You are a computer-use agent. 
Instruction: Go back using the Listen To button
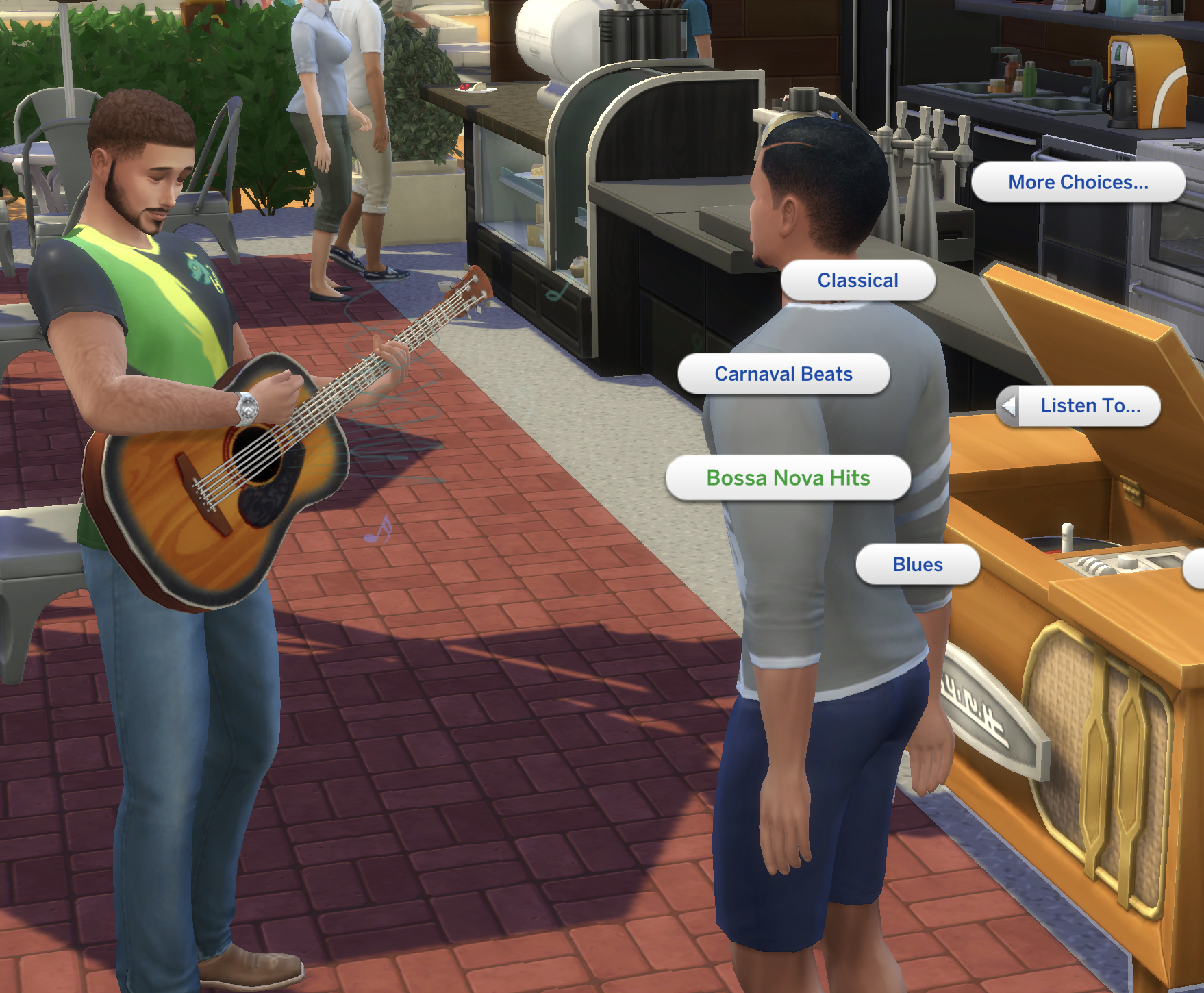point(1079,405)
